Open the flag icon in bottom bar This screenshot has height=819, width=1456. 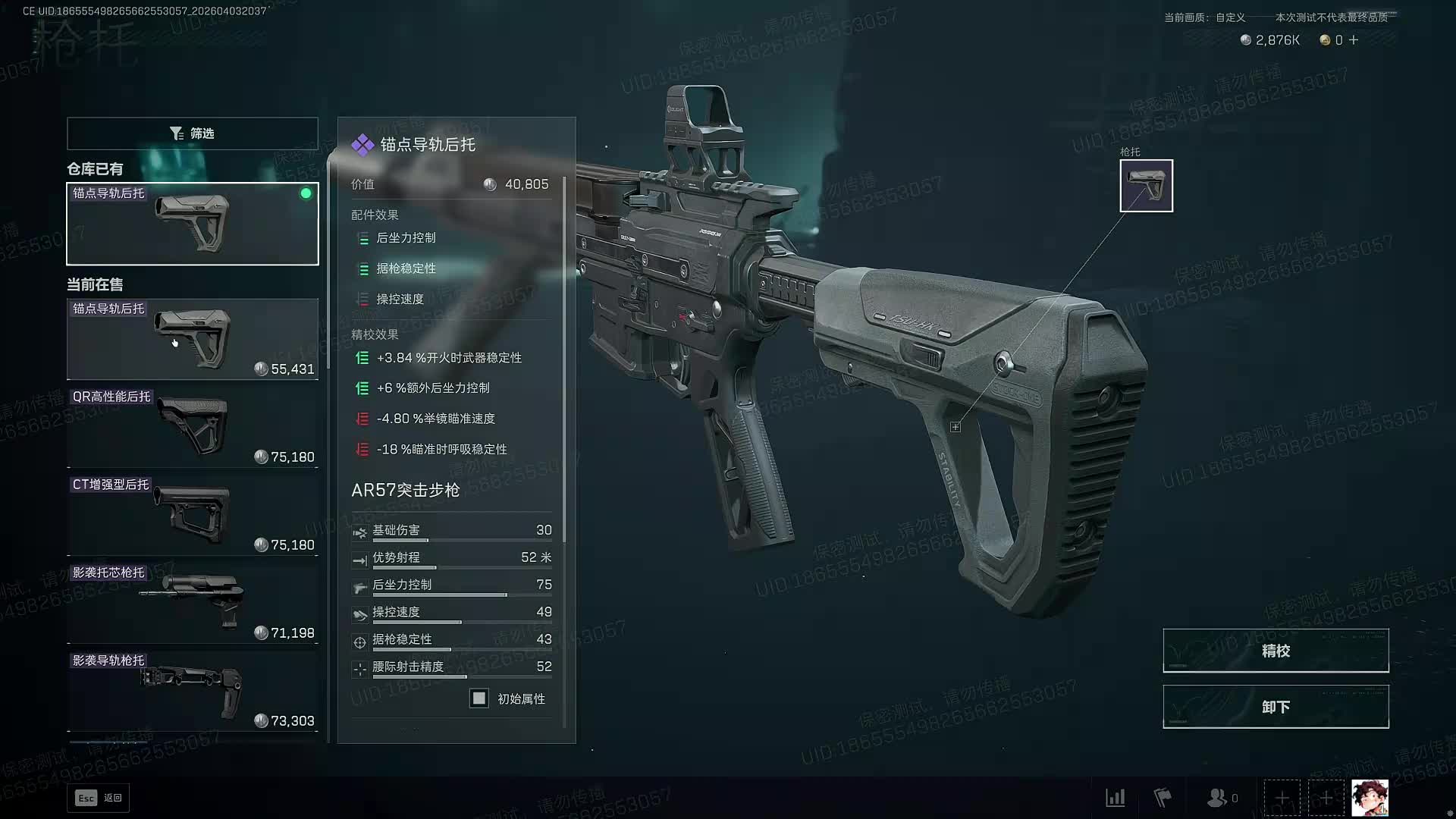tap(1163, 798)
